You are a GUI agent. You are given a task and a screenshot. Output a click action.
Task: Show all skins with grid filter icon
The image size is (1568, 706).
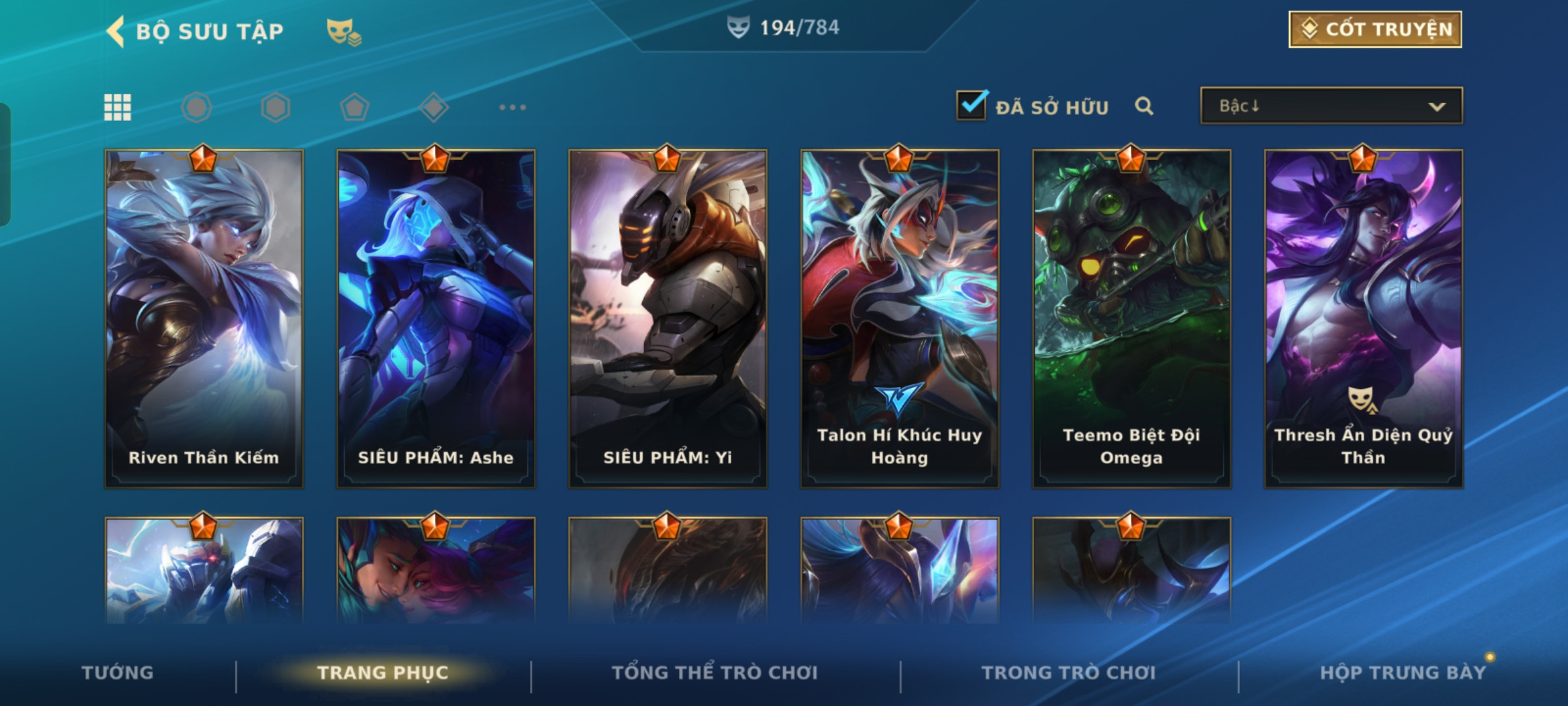coord(118,107)
